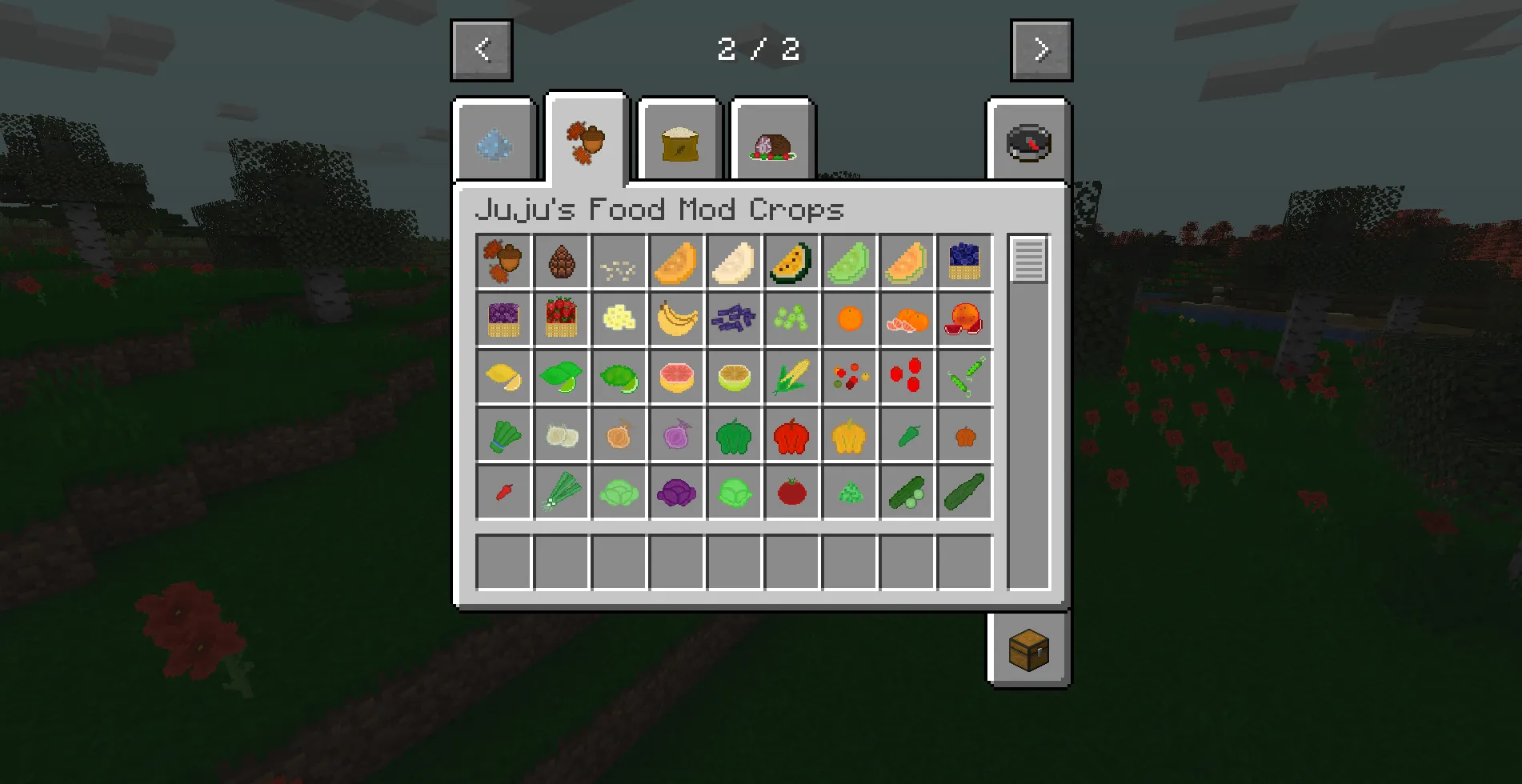Image resolution: width=1522 pixels, height=784 pixels.
Task: Grab the bunch of bananas
Action: click(x=675, y=319)
